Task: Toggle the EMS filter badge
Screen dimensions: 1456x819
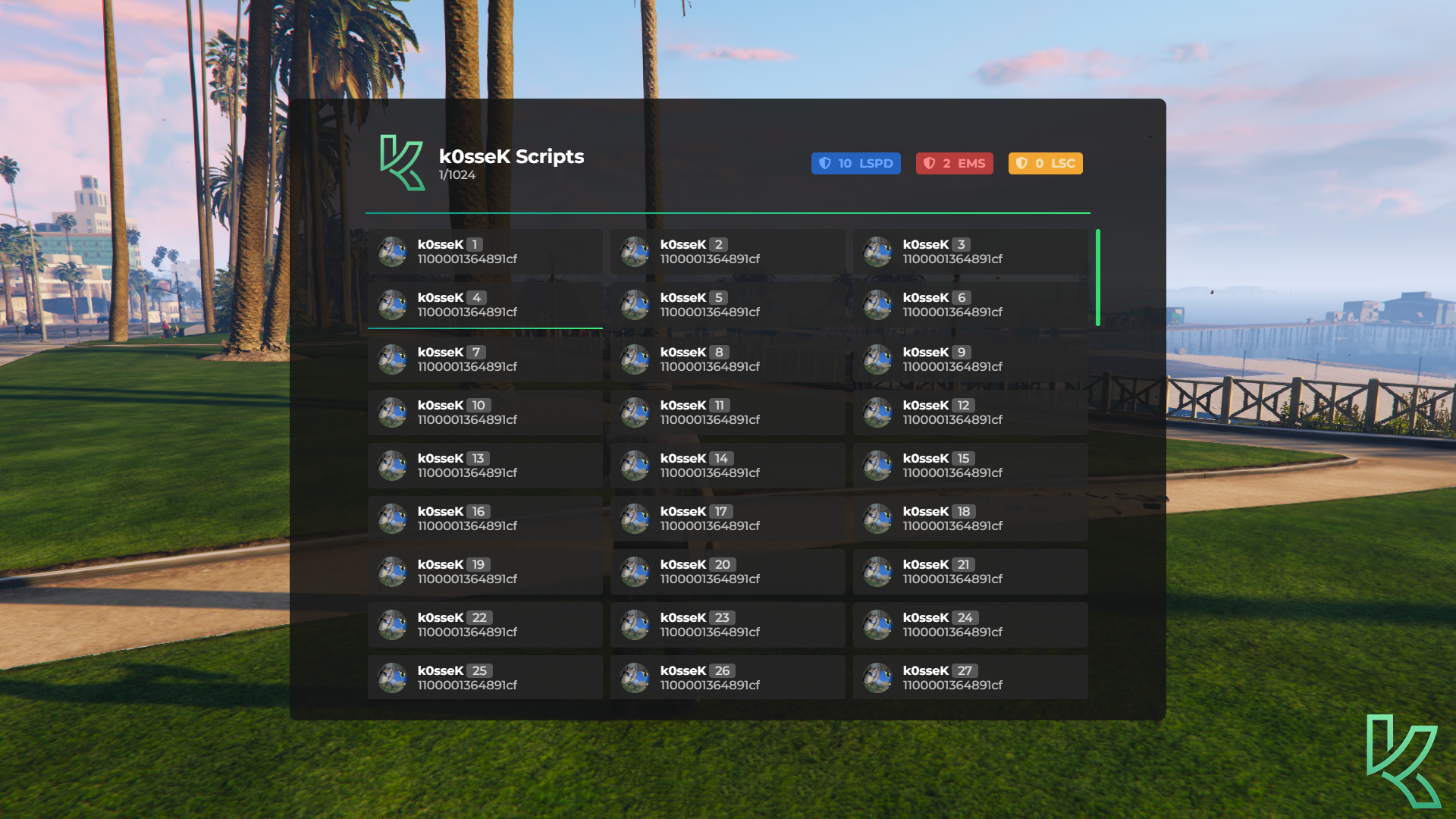Action: [x=954, y=163]
